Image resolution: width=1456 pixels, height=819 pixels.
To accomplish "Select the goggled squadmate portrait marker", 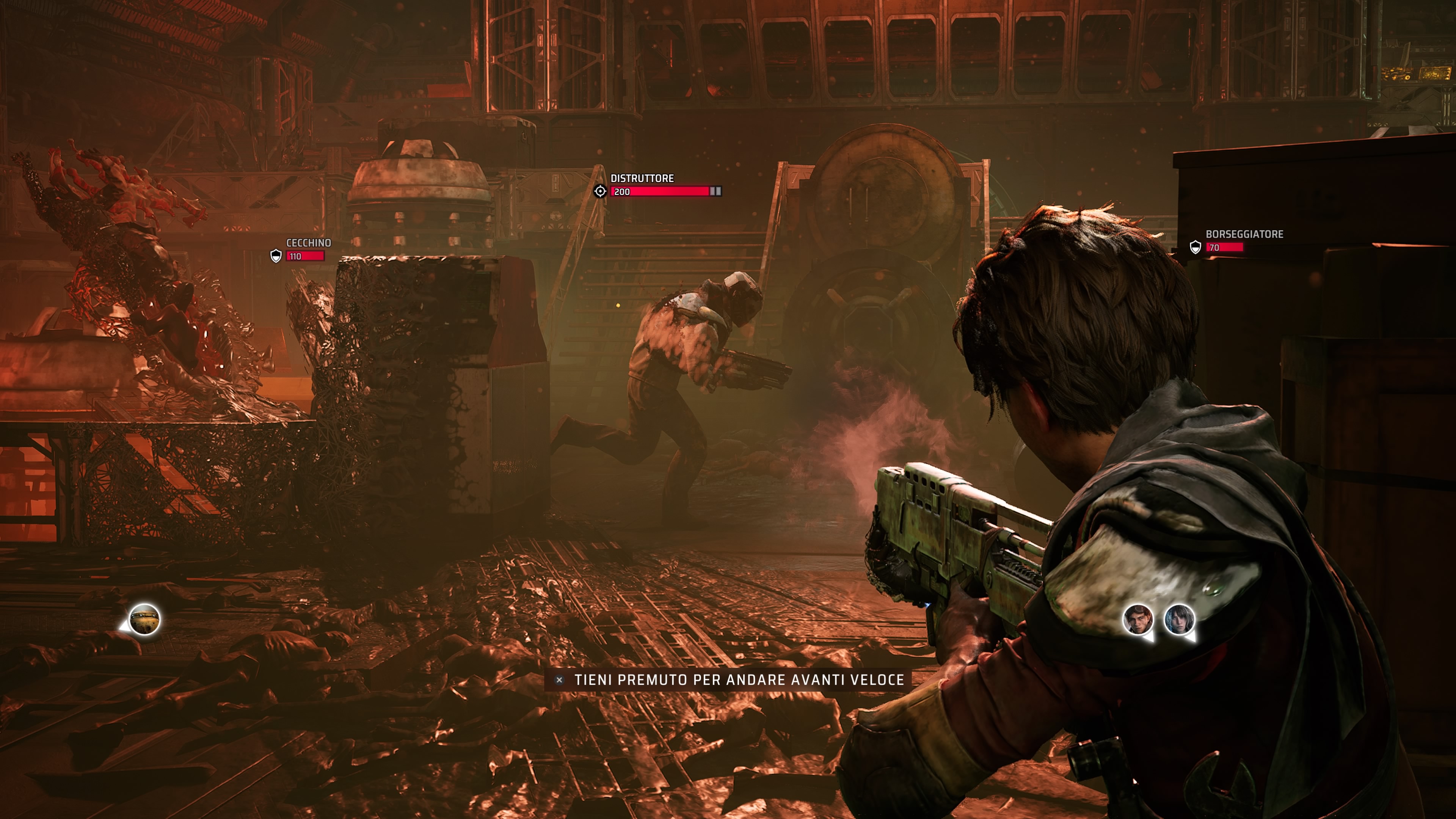I will tap(1137, 619).
